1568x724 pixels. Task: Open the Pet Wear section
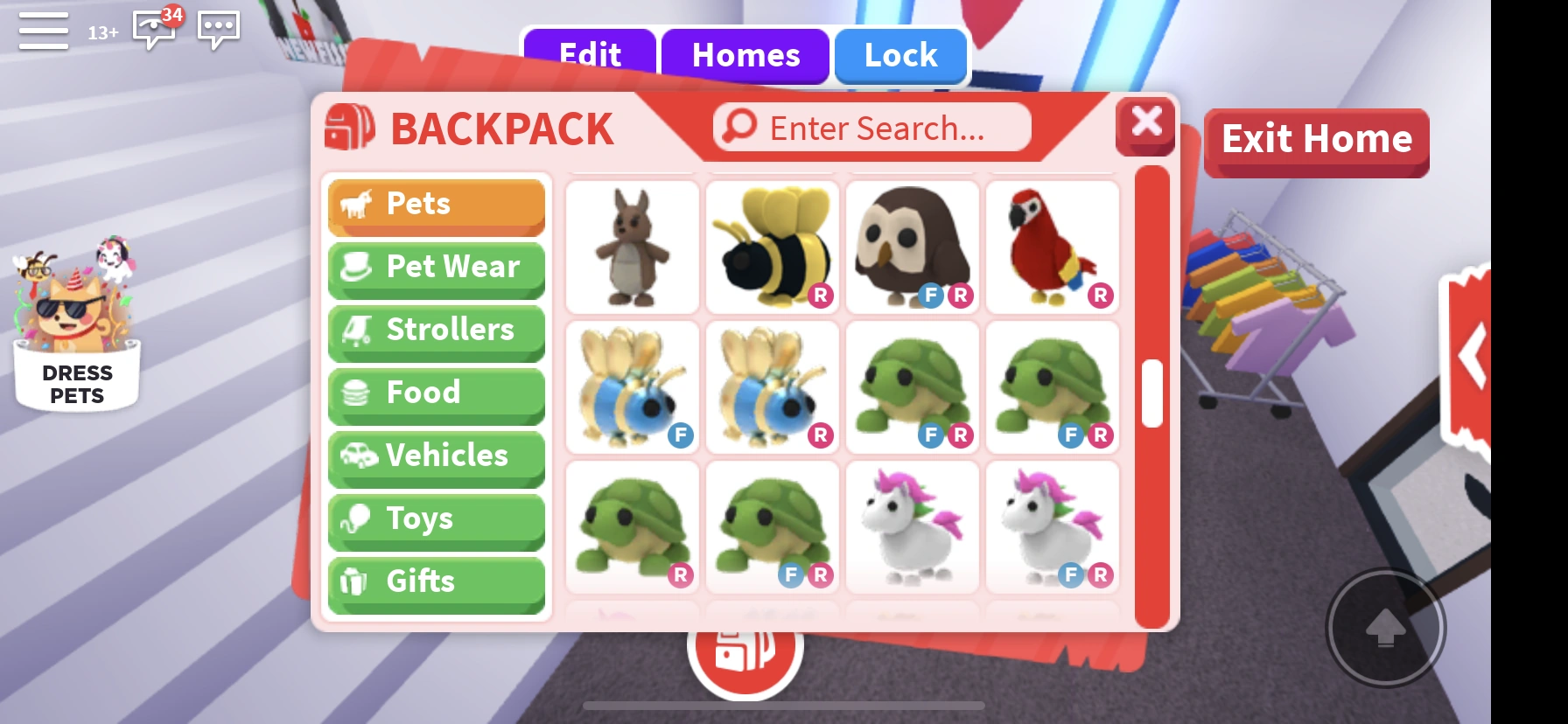click(436, 268)
